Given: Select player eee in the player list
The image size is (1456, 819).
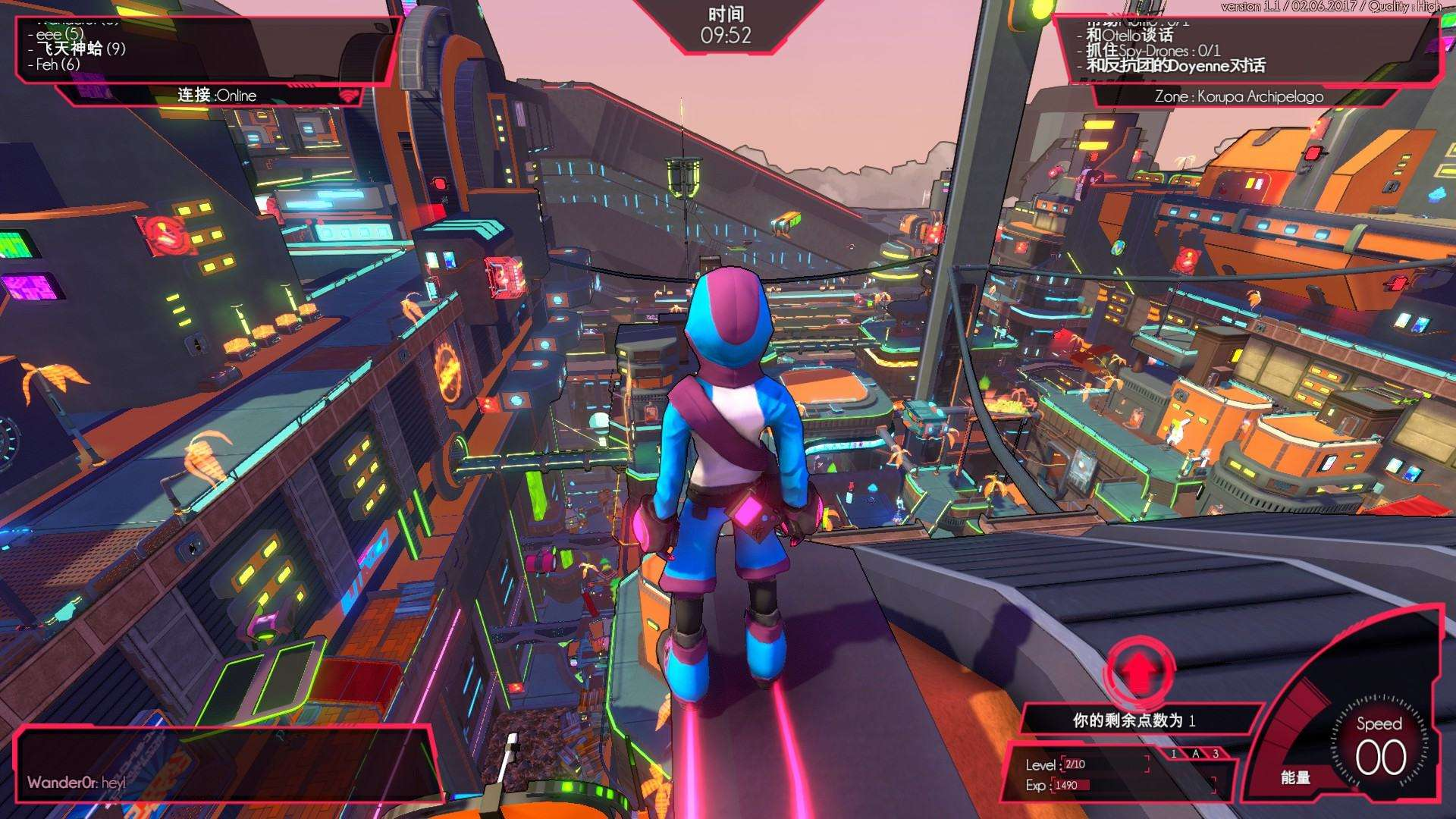Looking at the screenshot, I should (59, 34).
